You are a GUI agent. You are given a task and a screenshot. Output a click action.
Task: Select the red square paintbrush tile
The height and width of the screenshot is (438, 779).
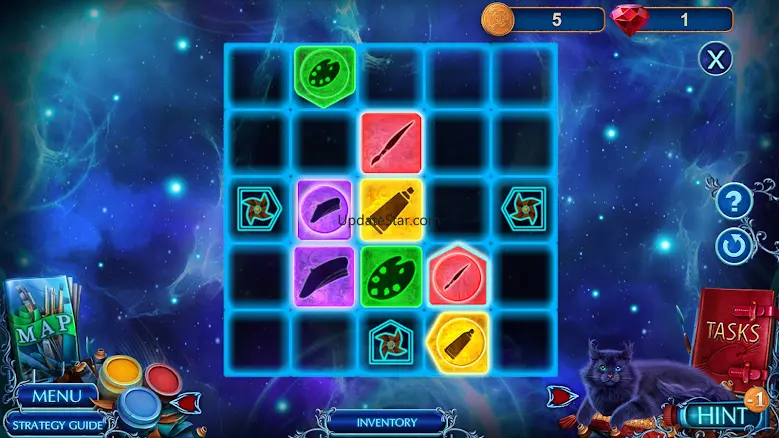click(391, 142)
